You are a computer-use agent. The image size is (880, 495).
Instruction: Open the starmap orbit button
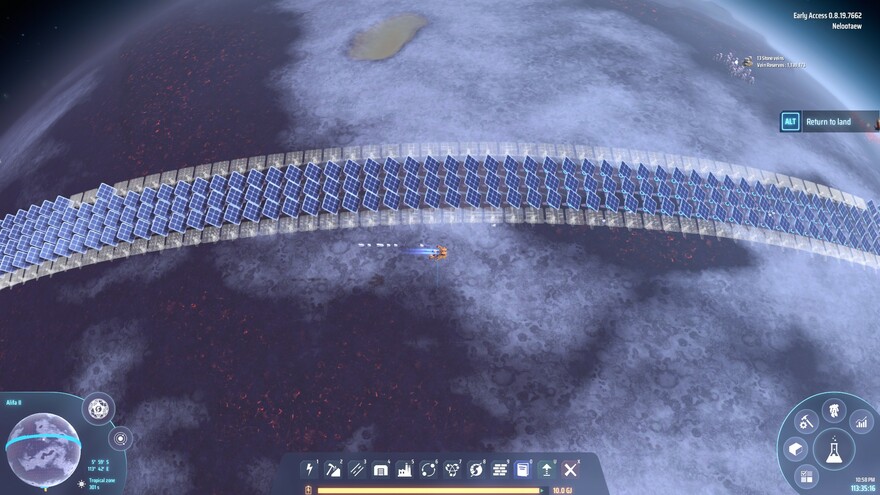point(120,438)
